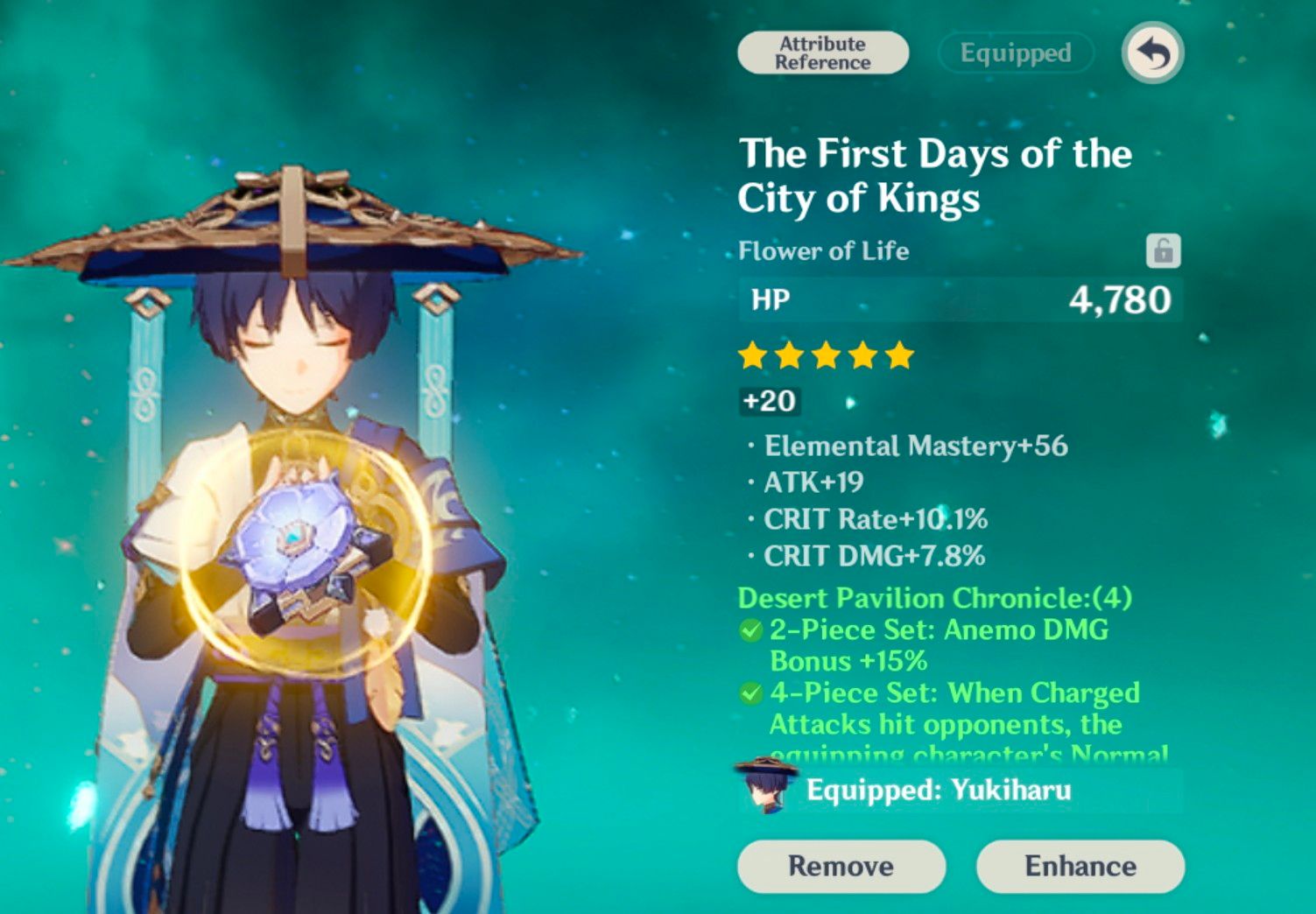The image size is (1316, 914).
Task: Click the artifact title text
Action: tap(933, 176)
